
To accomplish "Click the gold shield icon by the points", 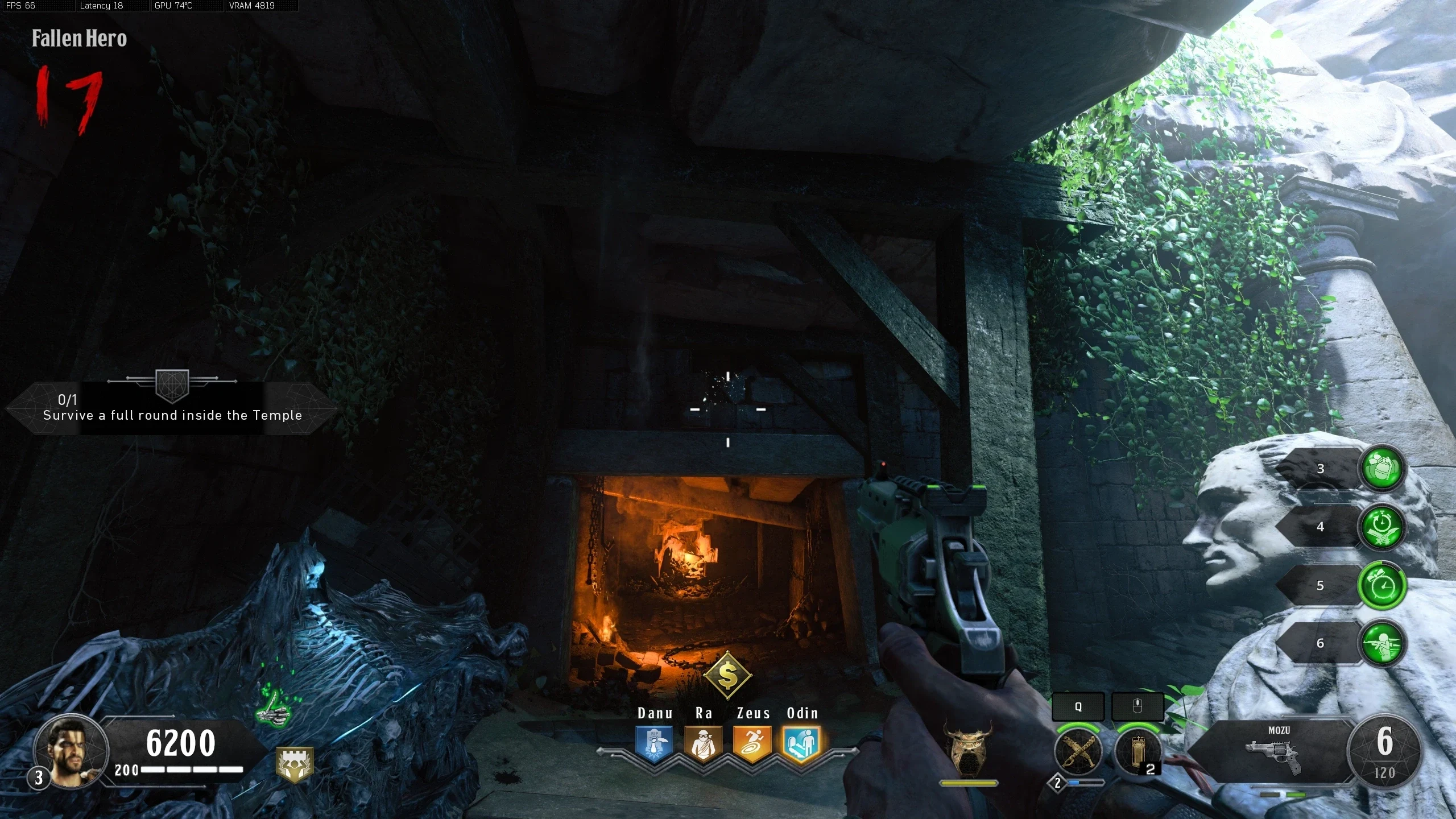I will click(294, 764).
